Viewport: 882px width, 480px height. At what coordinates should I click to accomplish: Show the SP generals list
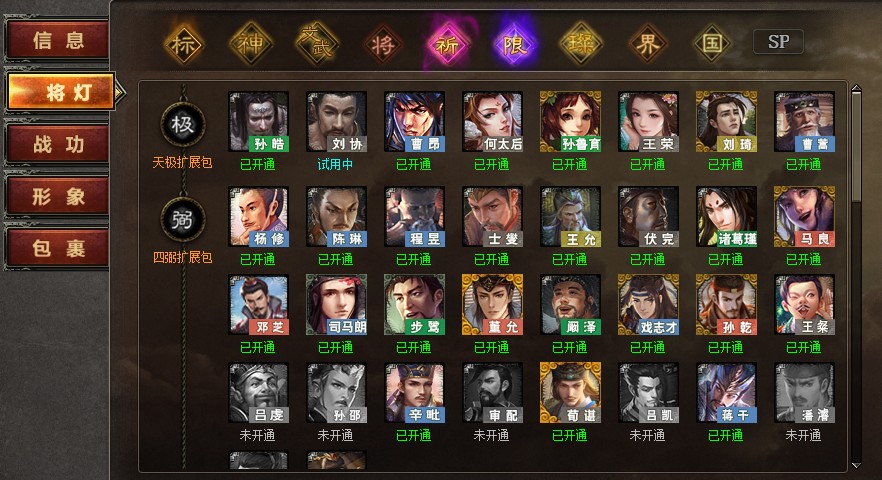778,42
